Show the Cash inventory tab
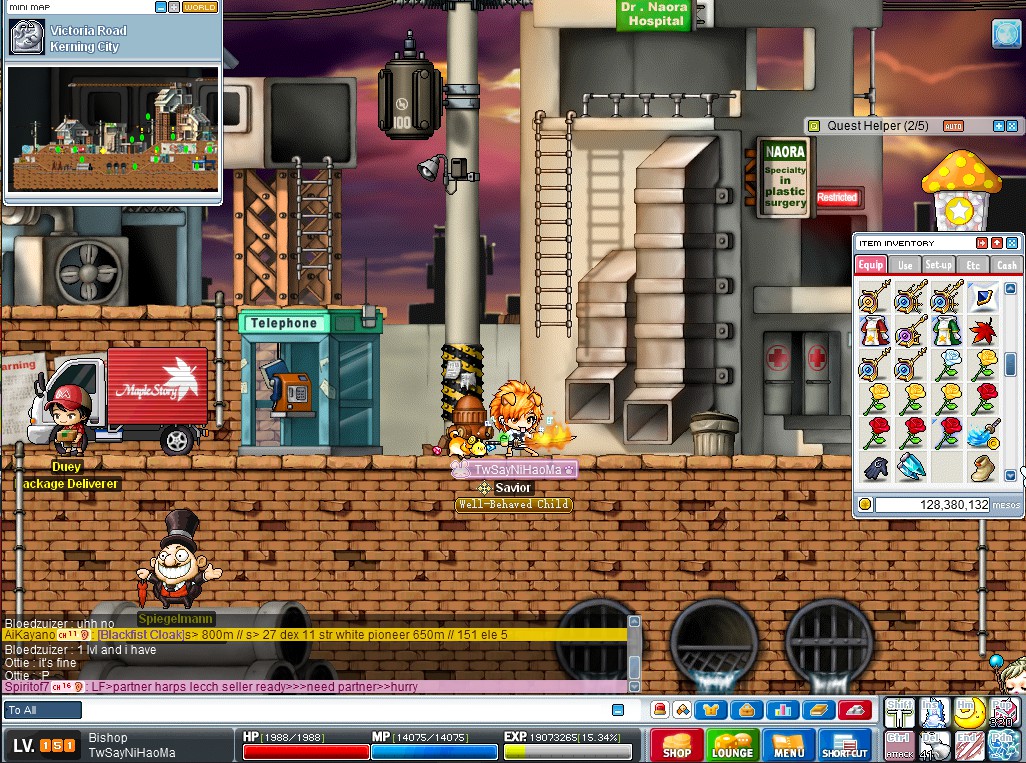The height and width of the screenshot is (763, 1026). click(1006, 265)
